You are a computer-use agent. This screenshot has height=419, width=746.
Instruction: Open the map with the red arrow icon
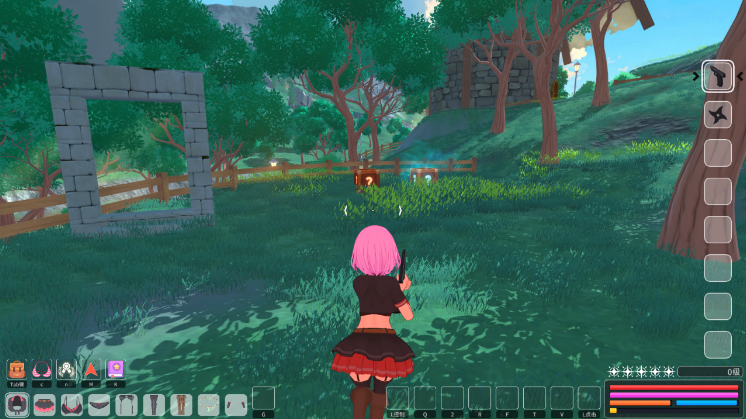pos(91,369)
